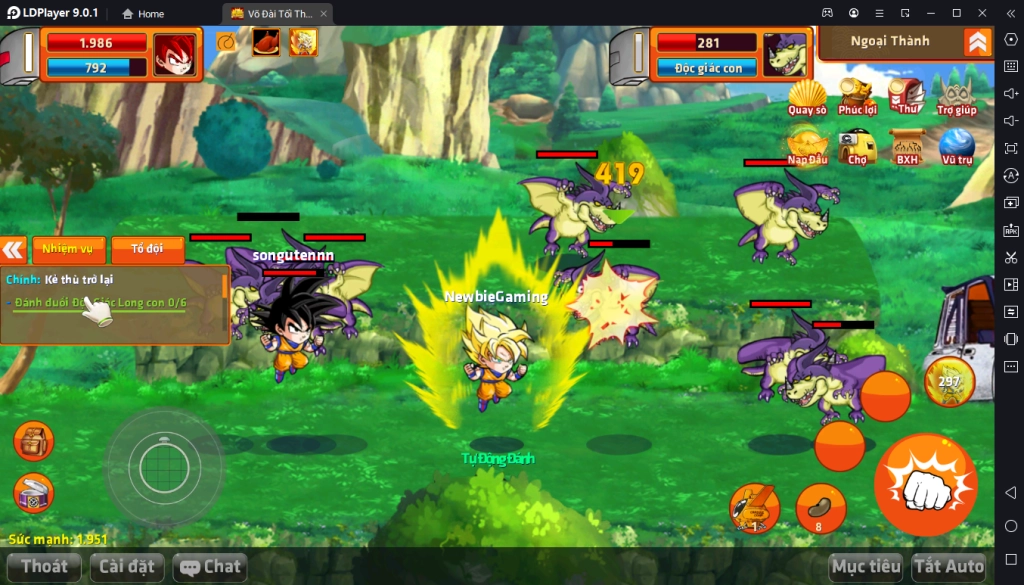Screen dimensions: 1024x585
Task: Click the Mục tiêu target button
Action: pos(866,567)
